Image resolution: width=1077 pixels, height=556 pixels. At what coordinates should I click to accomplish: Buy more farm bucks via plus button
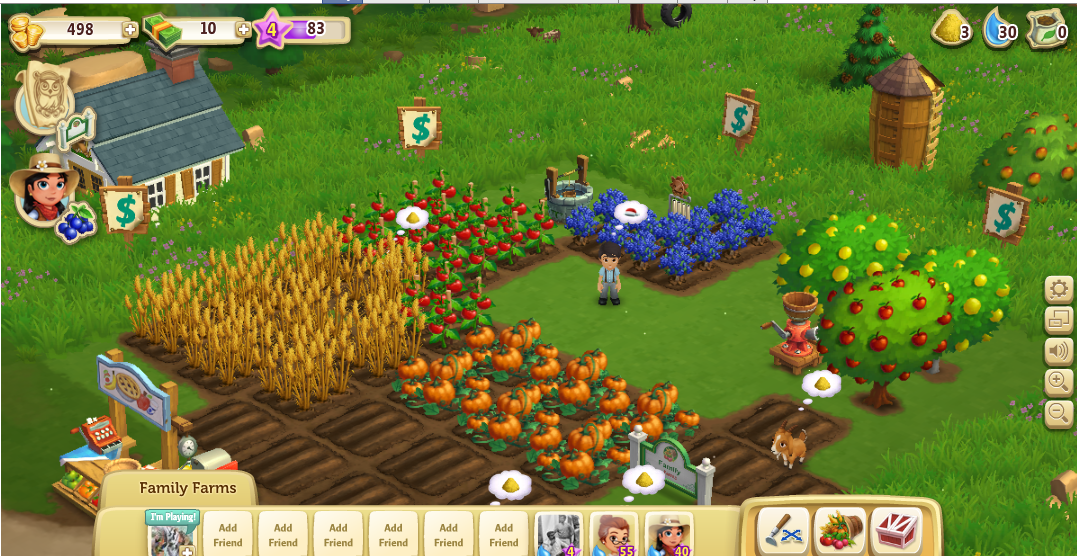tap(243, 30)
